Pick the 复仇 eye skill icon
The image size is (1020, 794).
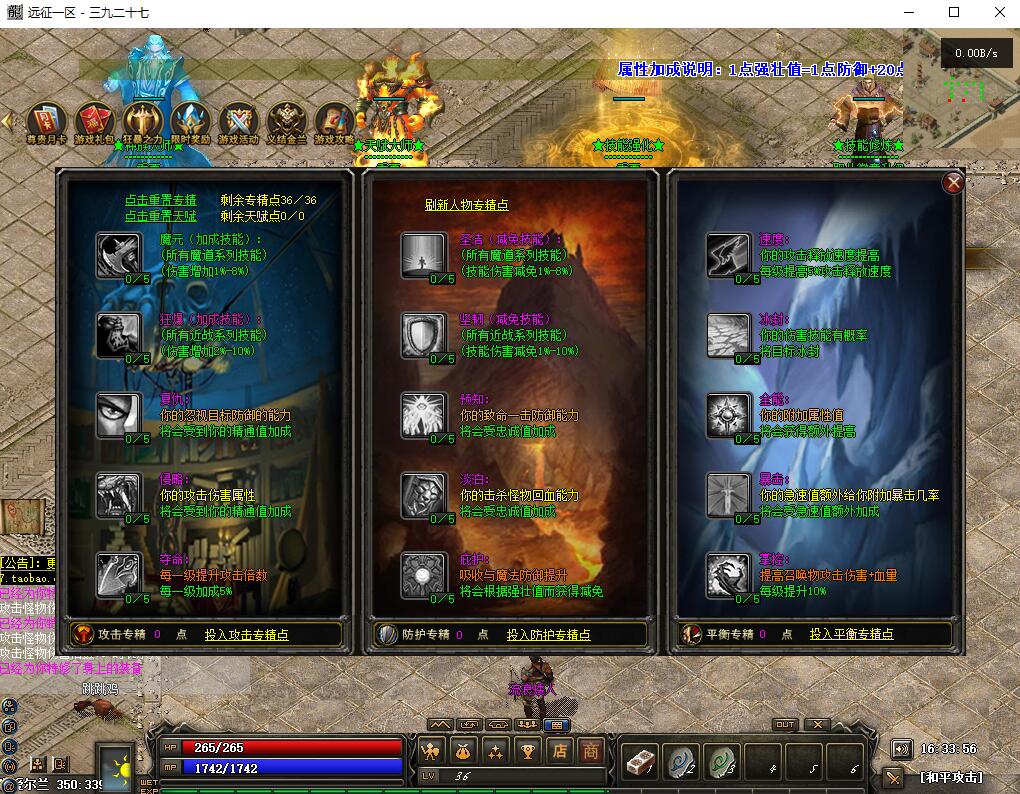[119, 415]
